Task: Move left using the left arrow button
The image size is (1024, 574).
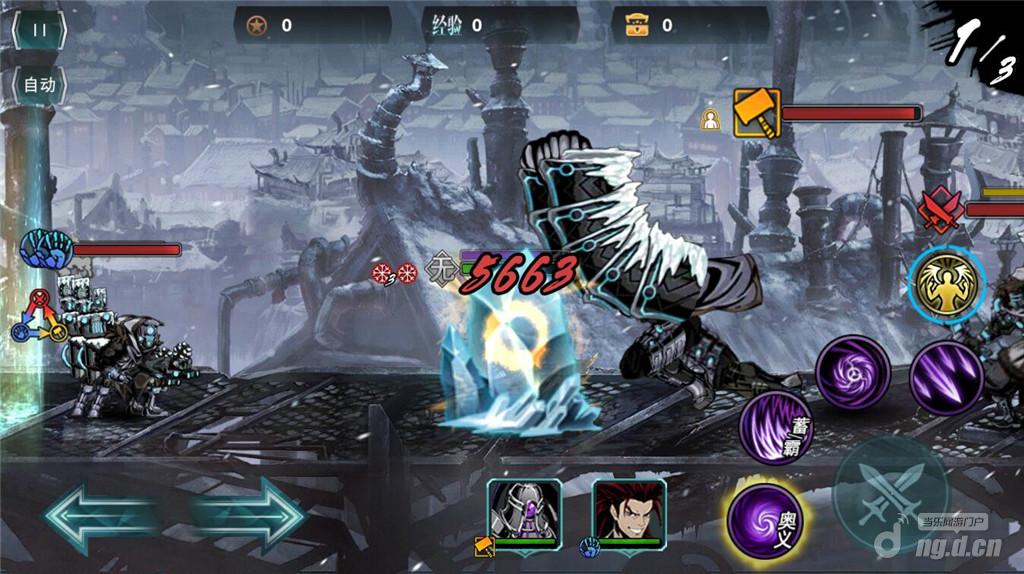Action: pos(98,515)
